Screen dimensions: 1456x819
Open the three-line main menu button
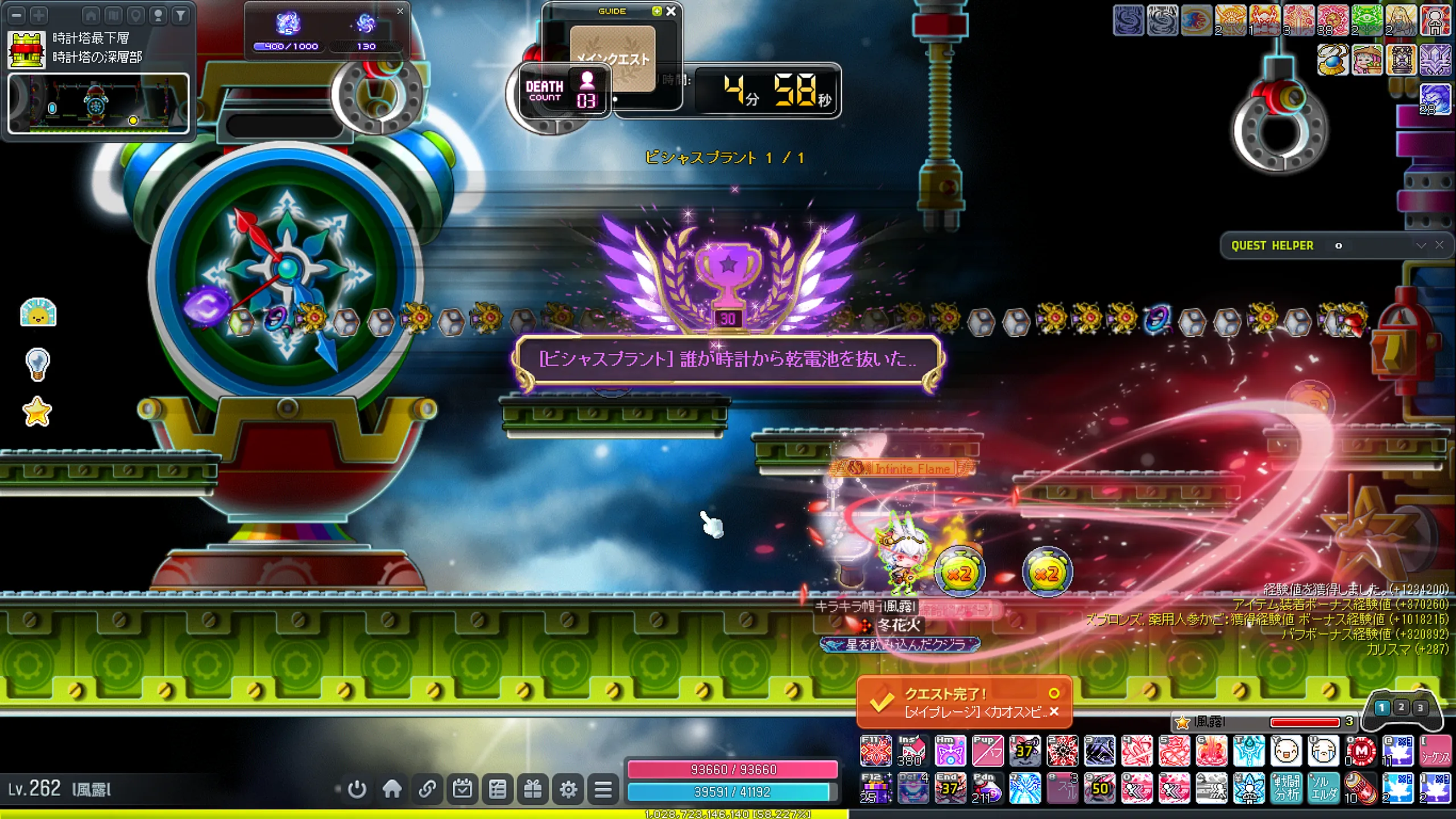(603, 789)
